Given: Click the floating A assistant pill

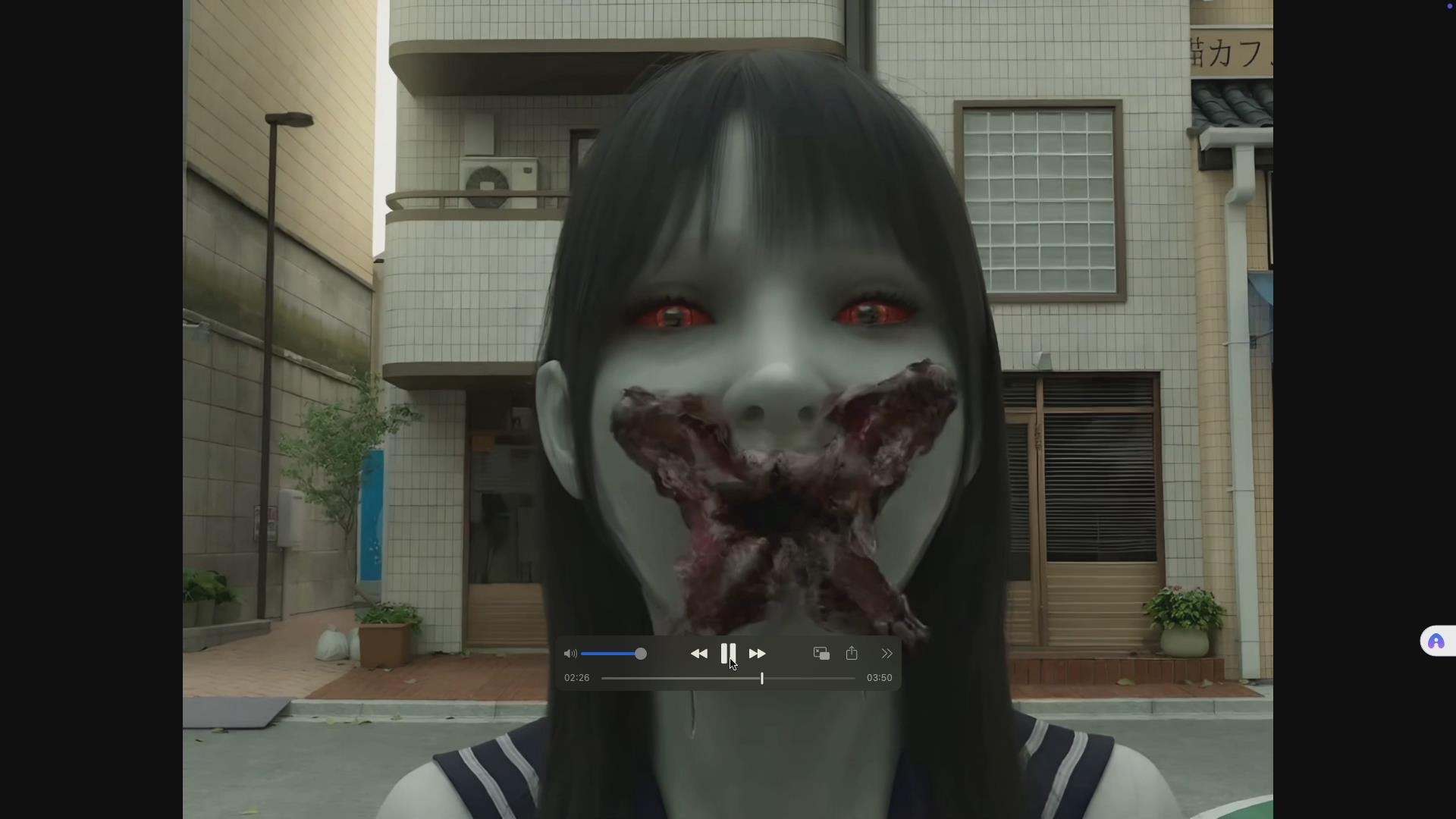Looking at the screenshot, I should (x=1438, y=641).
